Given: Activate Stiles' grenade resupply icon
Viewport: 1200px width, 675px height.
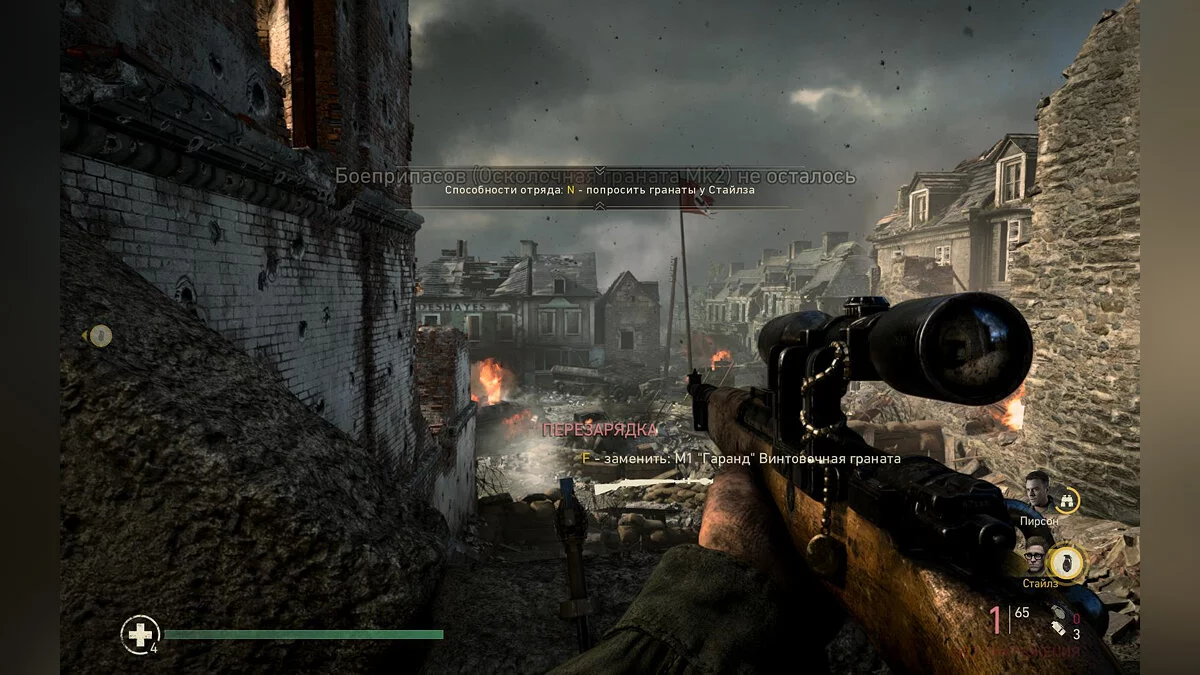Looking at the screenshot, I should click(x=1069, y=559).
